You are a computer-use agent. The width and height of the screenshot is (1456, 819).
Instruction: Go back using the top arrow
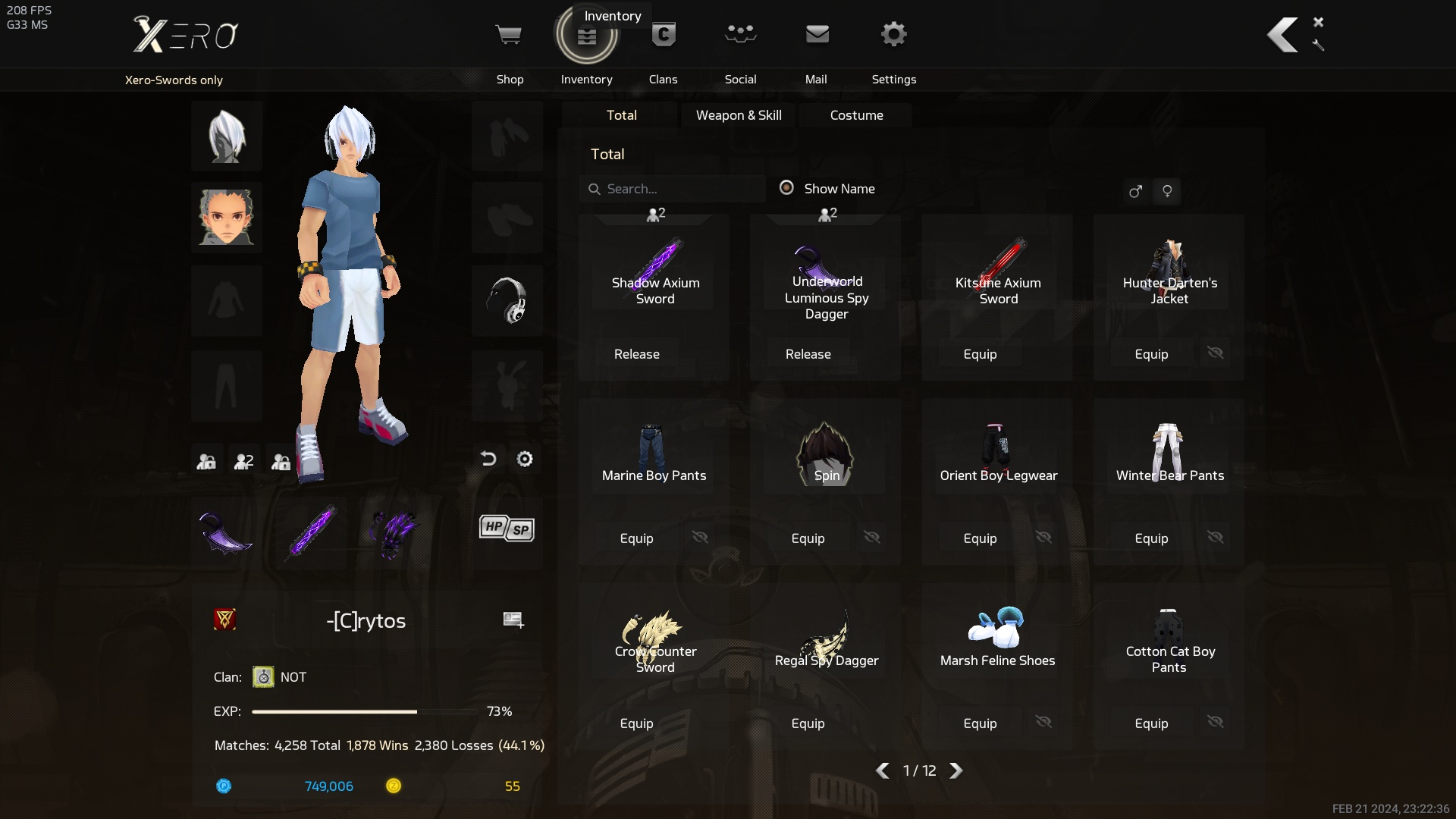pyautogui.click(x=1282, y=36)
